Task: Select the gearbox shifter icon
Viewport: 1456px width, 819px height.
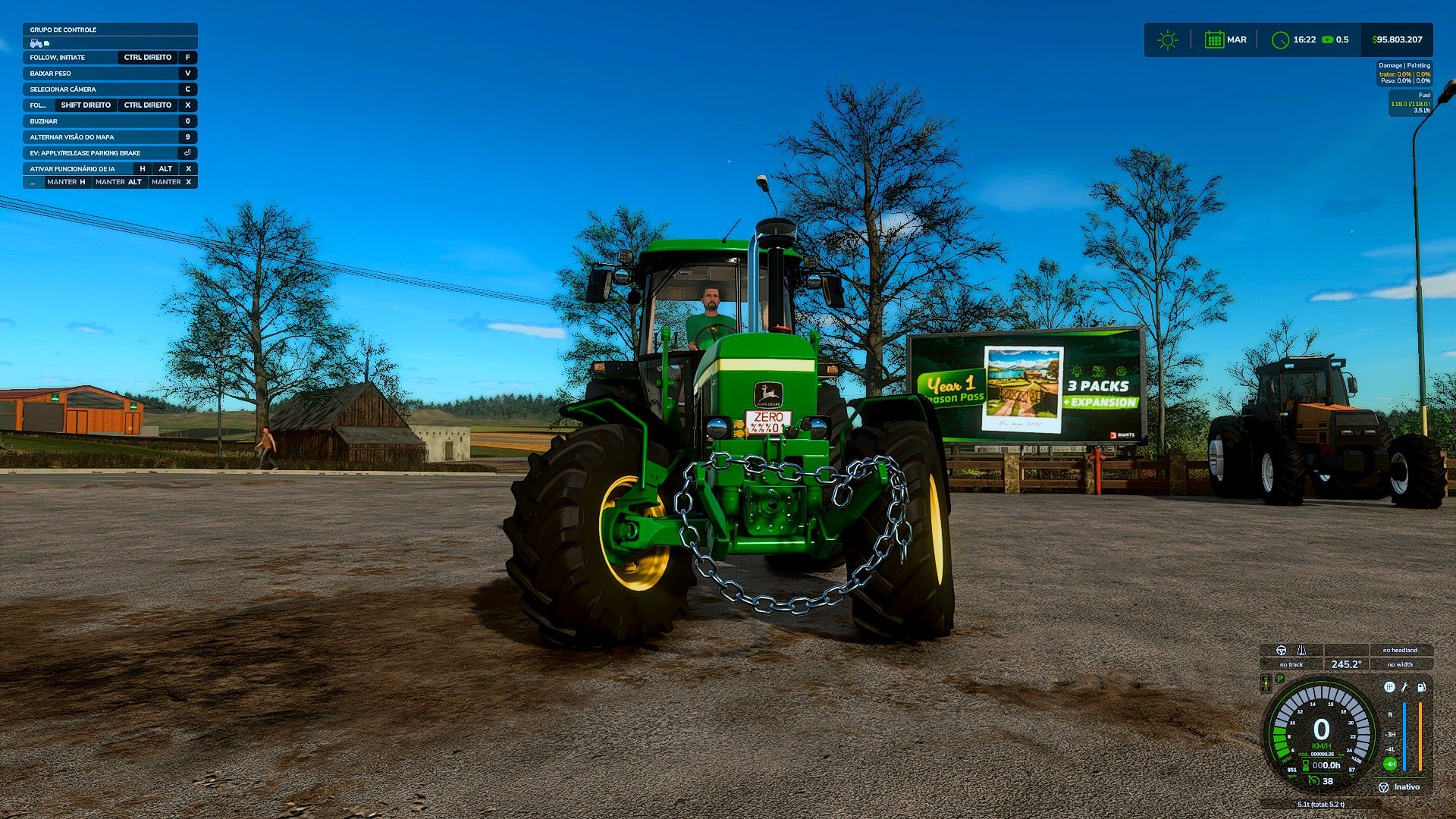Action: pos(1389,687)
